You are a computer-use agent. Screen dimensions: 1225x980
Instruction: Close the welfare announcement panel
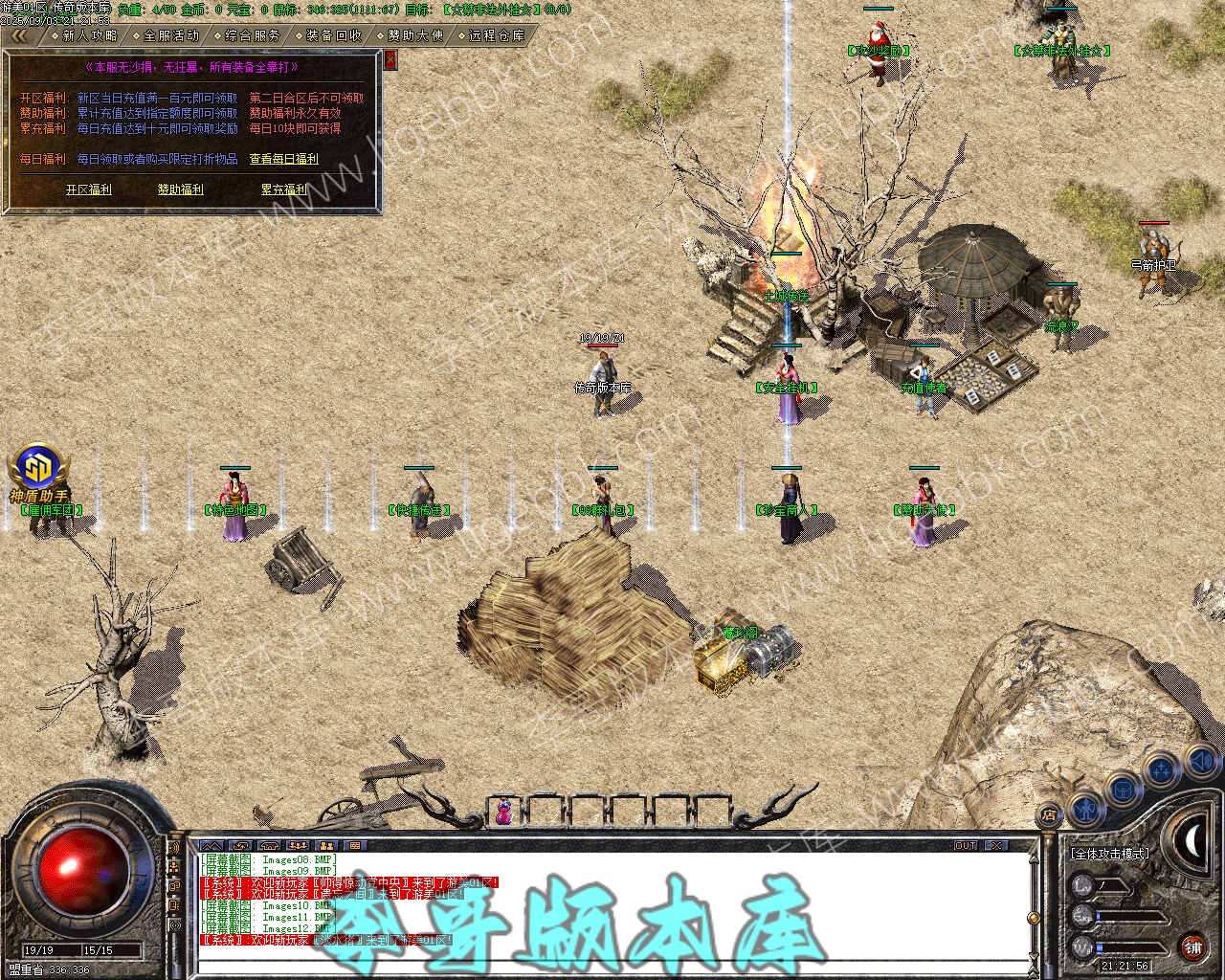click(x=390, y=60)
